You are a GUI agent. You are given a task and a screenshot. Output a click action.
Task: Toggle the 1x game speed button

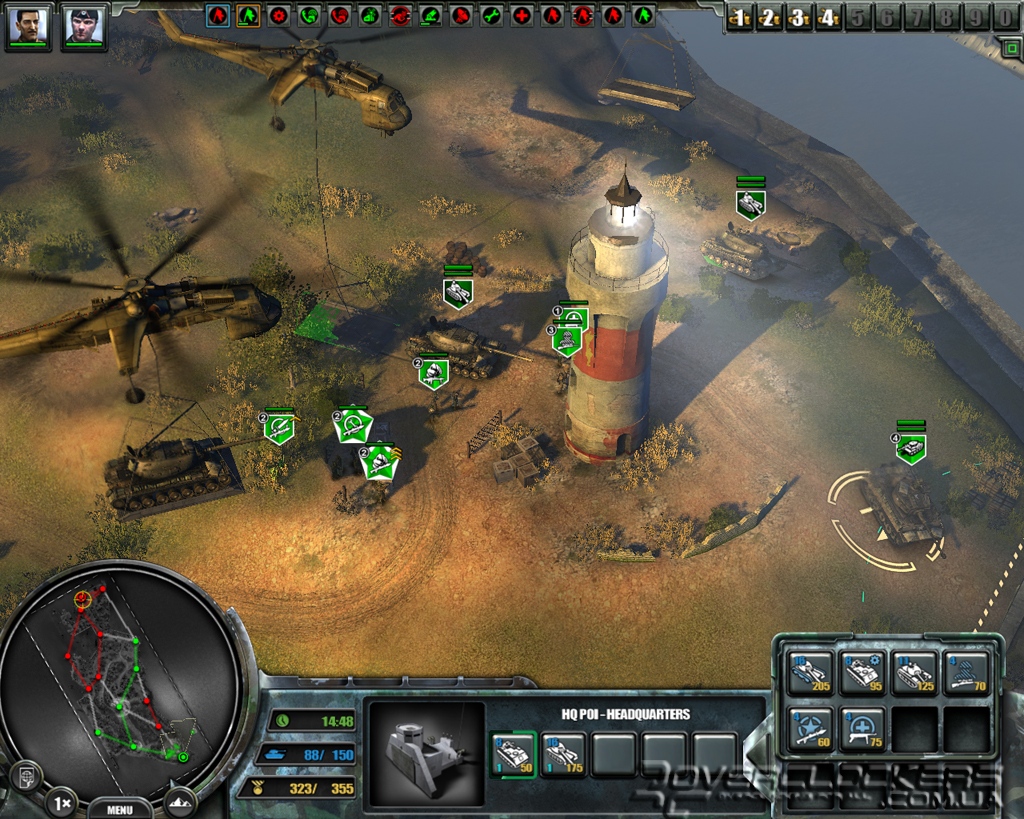(x=60, y=802)
